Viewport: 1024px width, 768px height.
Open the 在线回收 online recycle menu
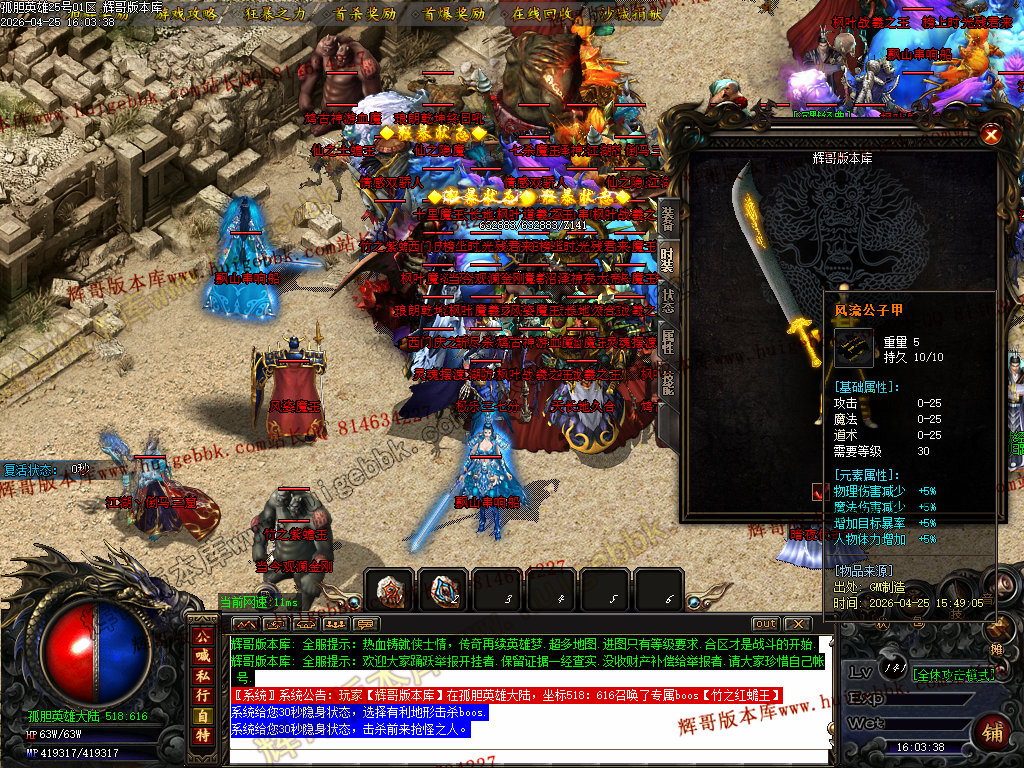(542, 14)
